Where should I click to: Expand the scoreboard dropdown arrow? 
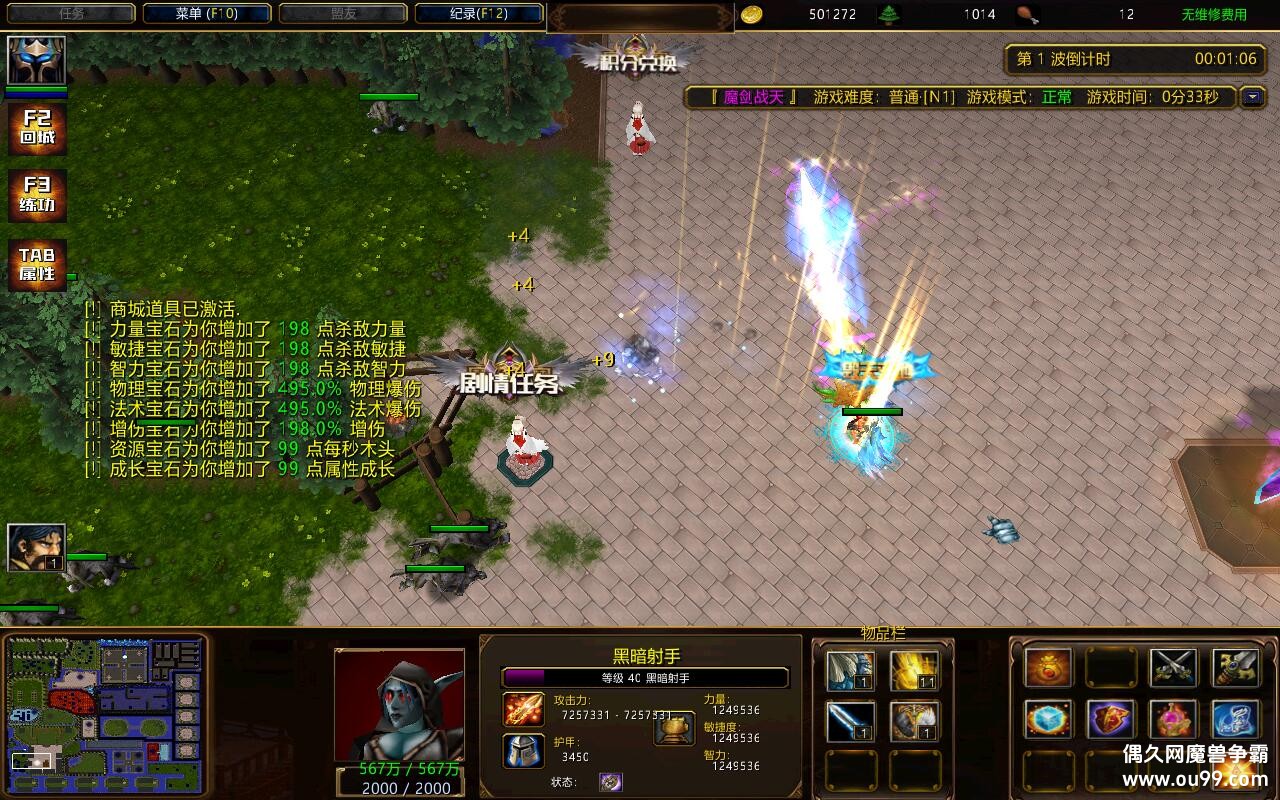[x=1252, y=97]
